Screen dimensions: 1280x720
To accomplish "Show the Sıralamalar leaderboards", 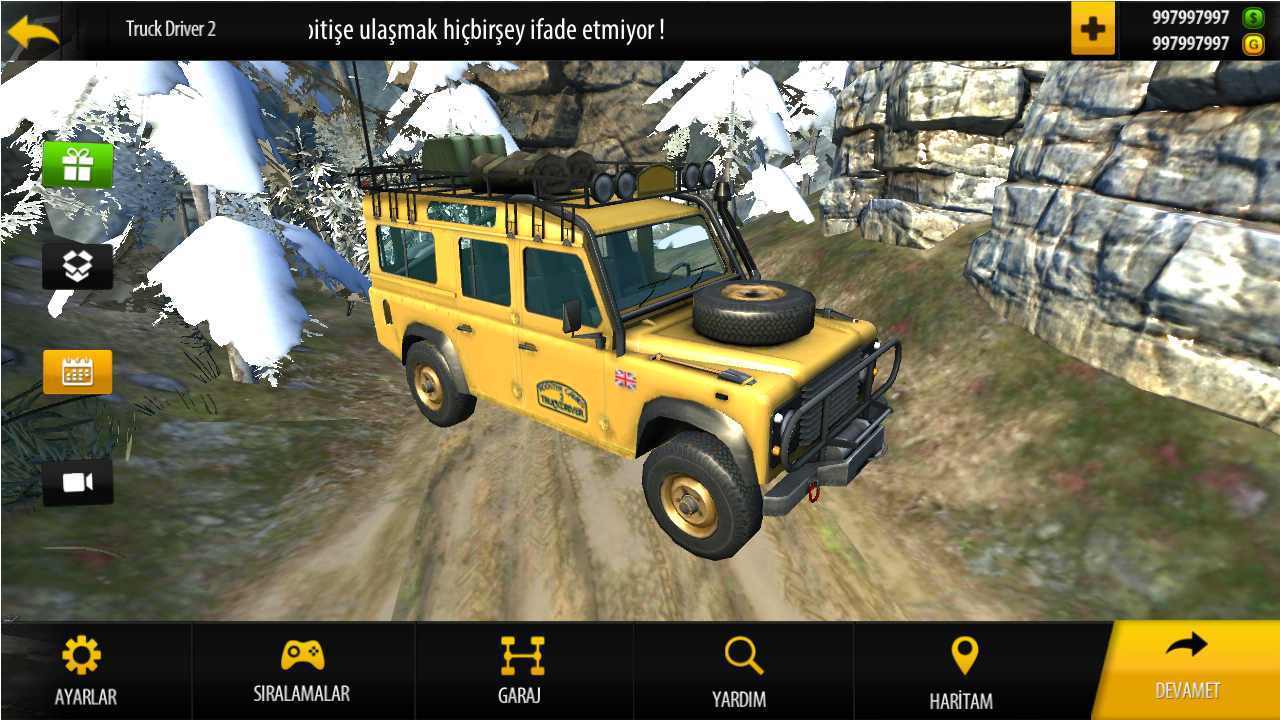I will [302, 672].
